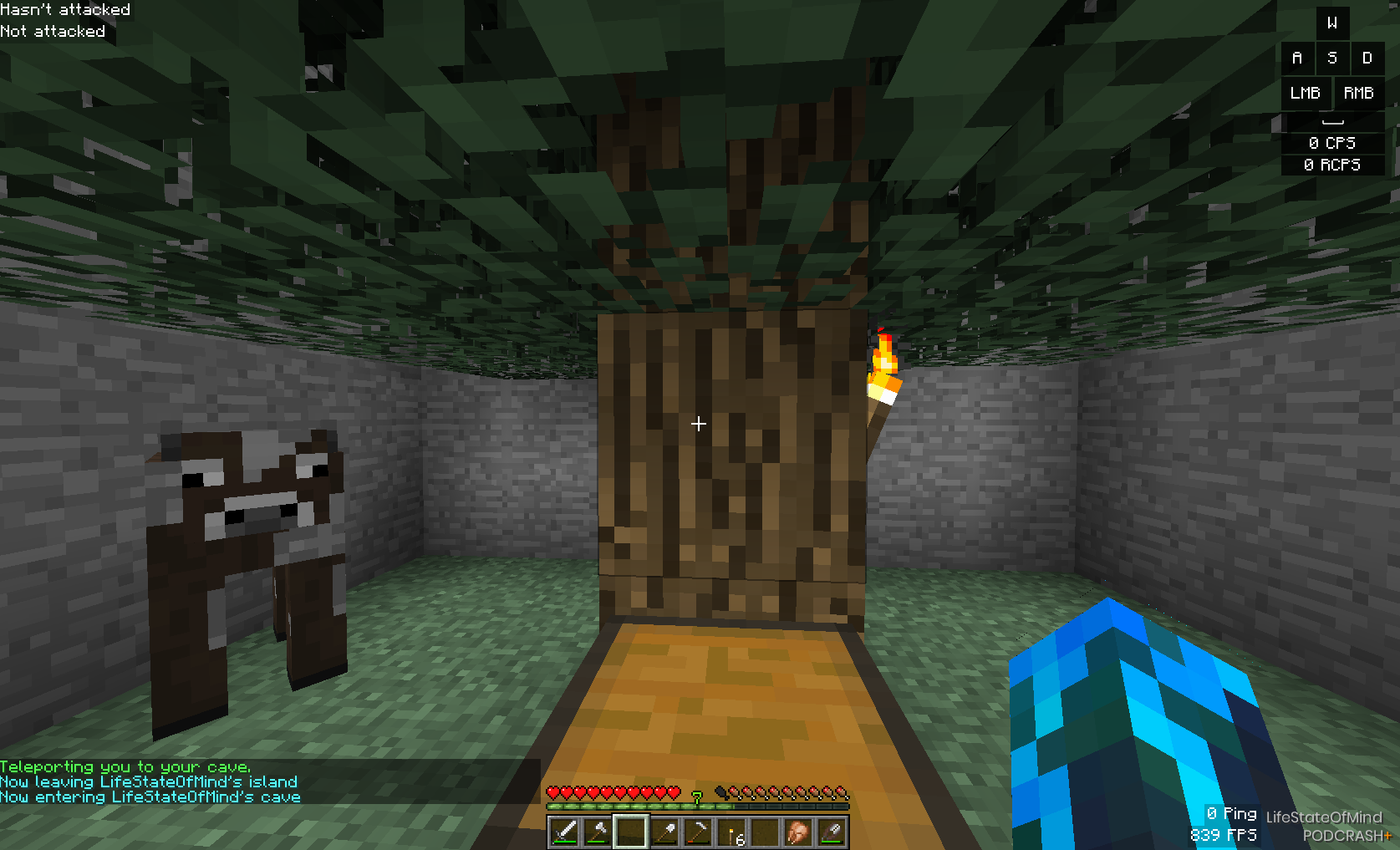The width and height of the screenshot is (1400, 850).
Task: Select the iron shovel hotbar slot
Action: (664, 832)
